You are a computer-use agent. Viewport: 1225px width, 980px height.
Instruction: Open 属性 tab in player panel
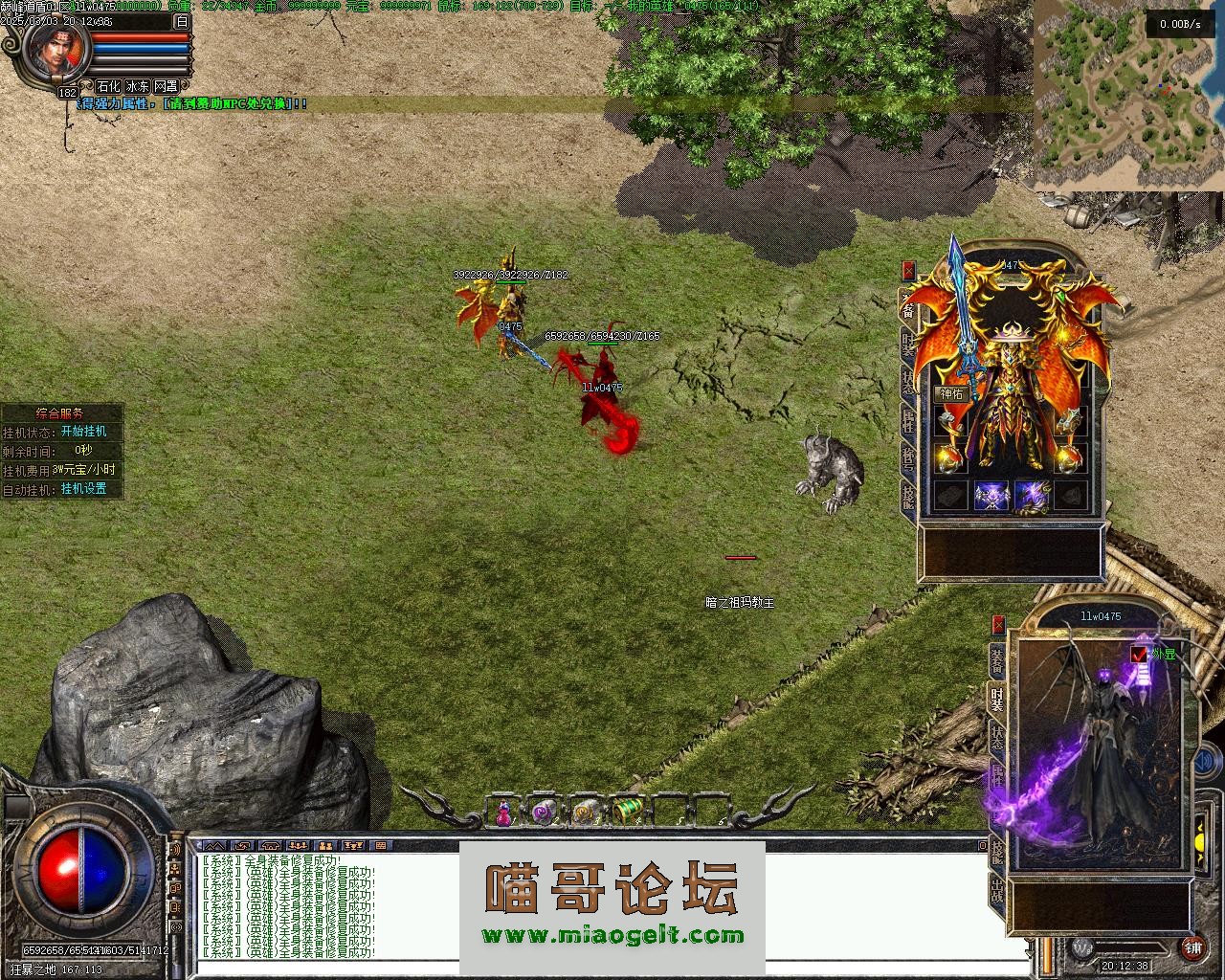click(907, 421)
